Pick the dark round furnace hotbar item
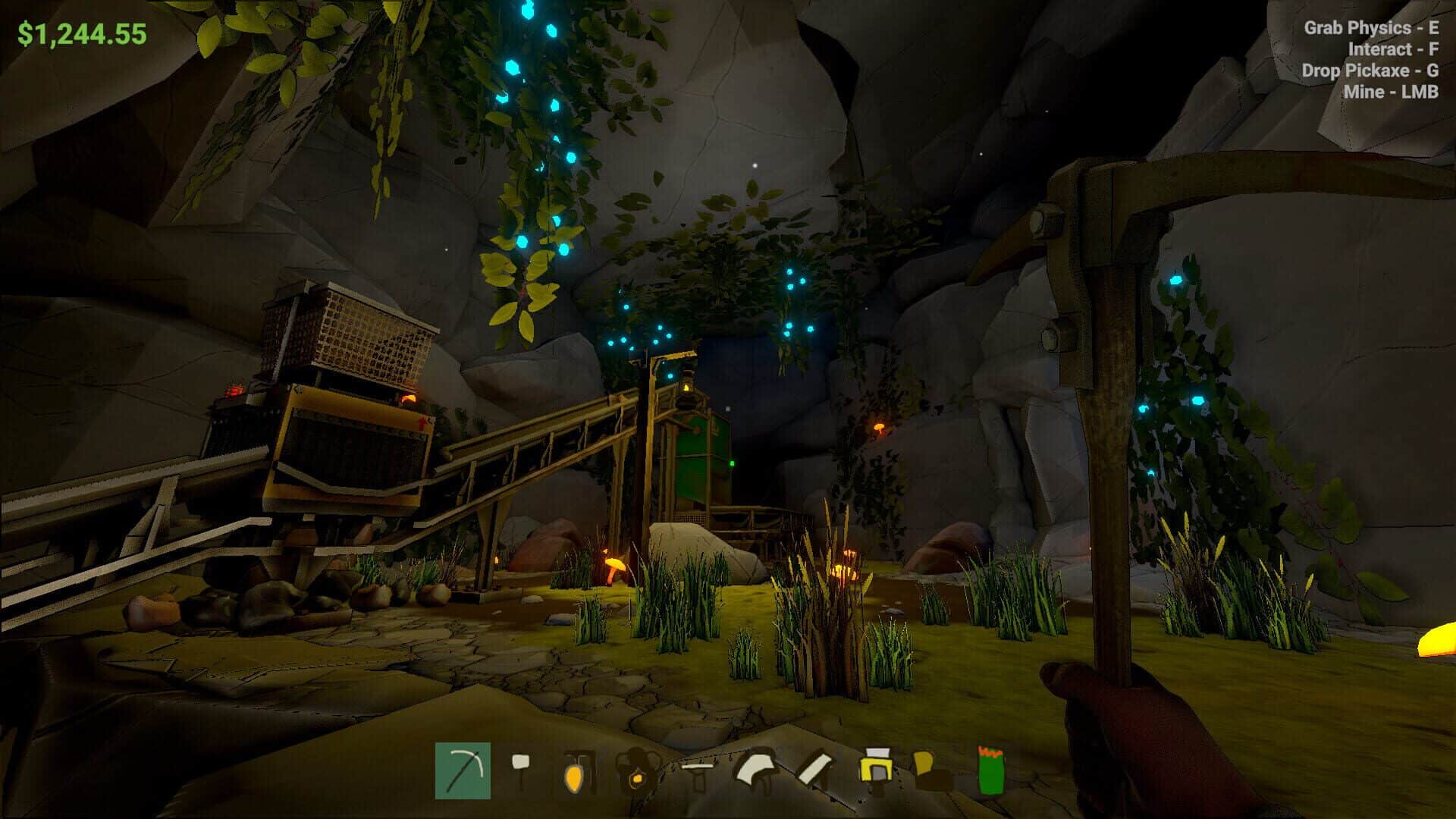Screen dimensions: 1456x819 tap(635, 772)
